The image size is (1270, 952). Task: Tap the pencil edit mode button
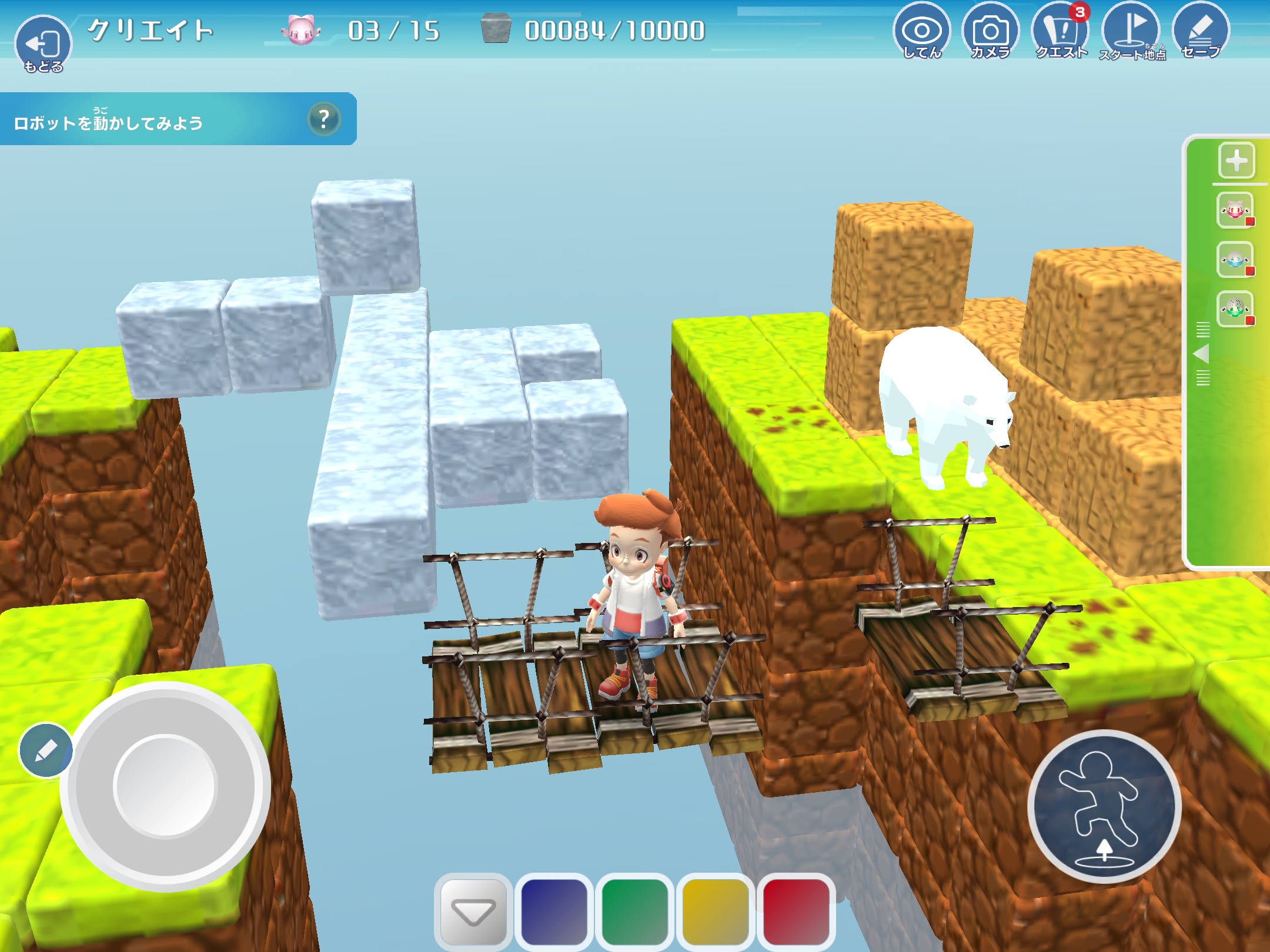click(46, 750)
